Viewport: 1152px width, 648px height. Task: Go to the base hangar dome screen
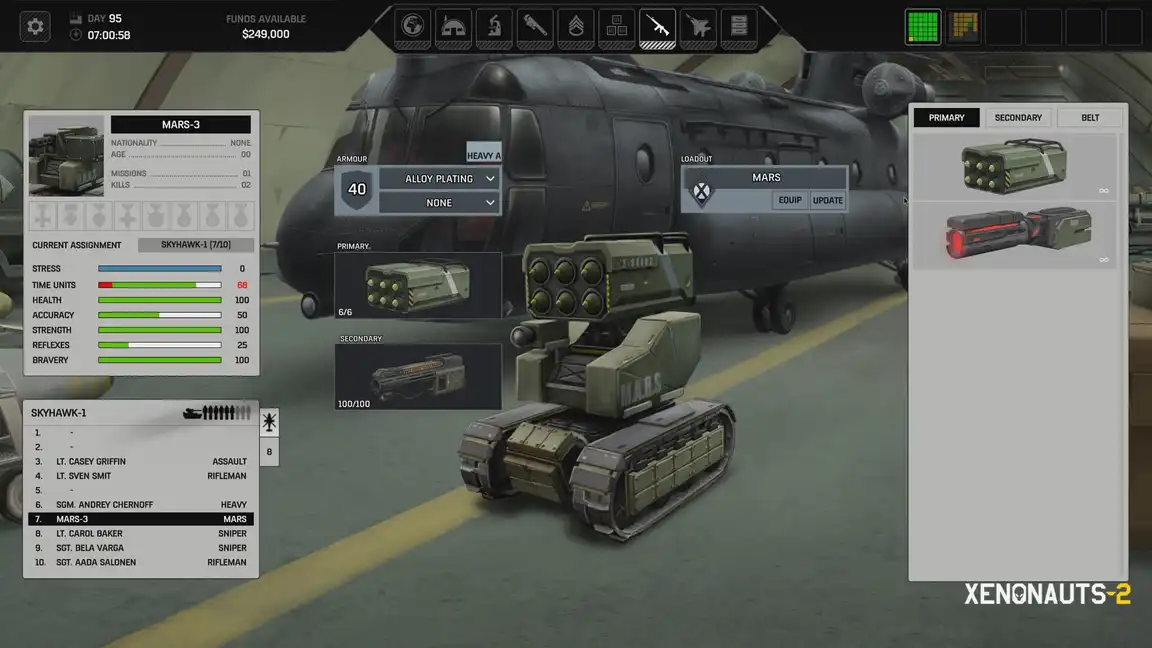click(454, 26)
